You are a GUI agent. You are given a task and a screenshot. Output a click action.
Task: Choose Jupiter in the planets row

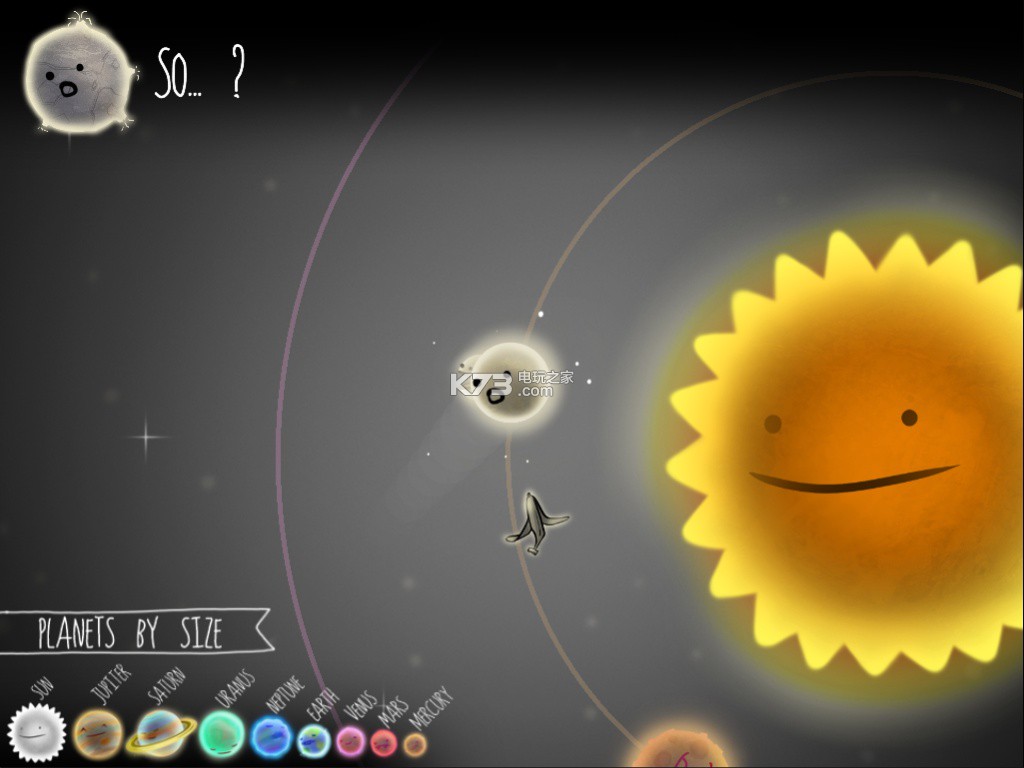click(98, 733)
